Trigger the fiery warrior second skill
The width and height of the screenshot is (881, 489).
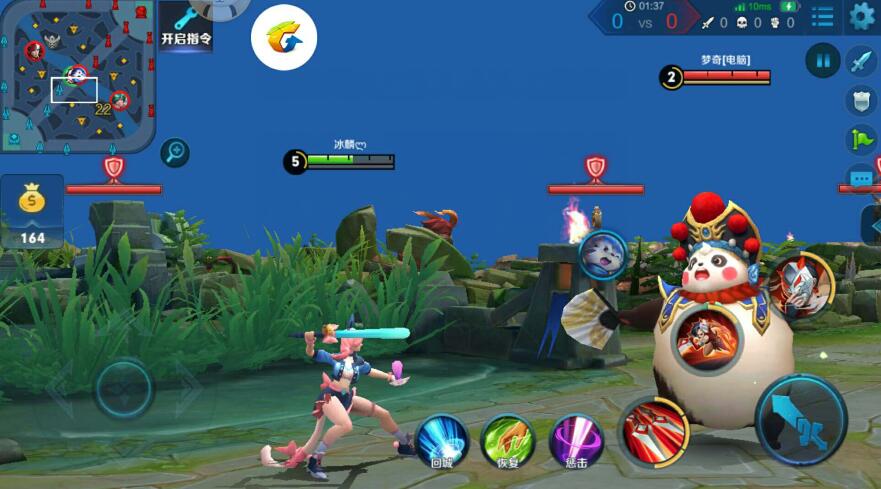click(x=705, y=339)
